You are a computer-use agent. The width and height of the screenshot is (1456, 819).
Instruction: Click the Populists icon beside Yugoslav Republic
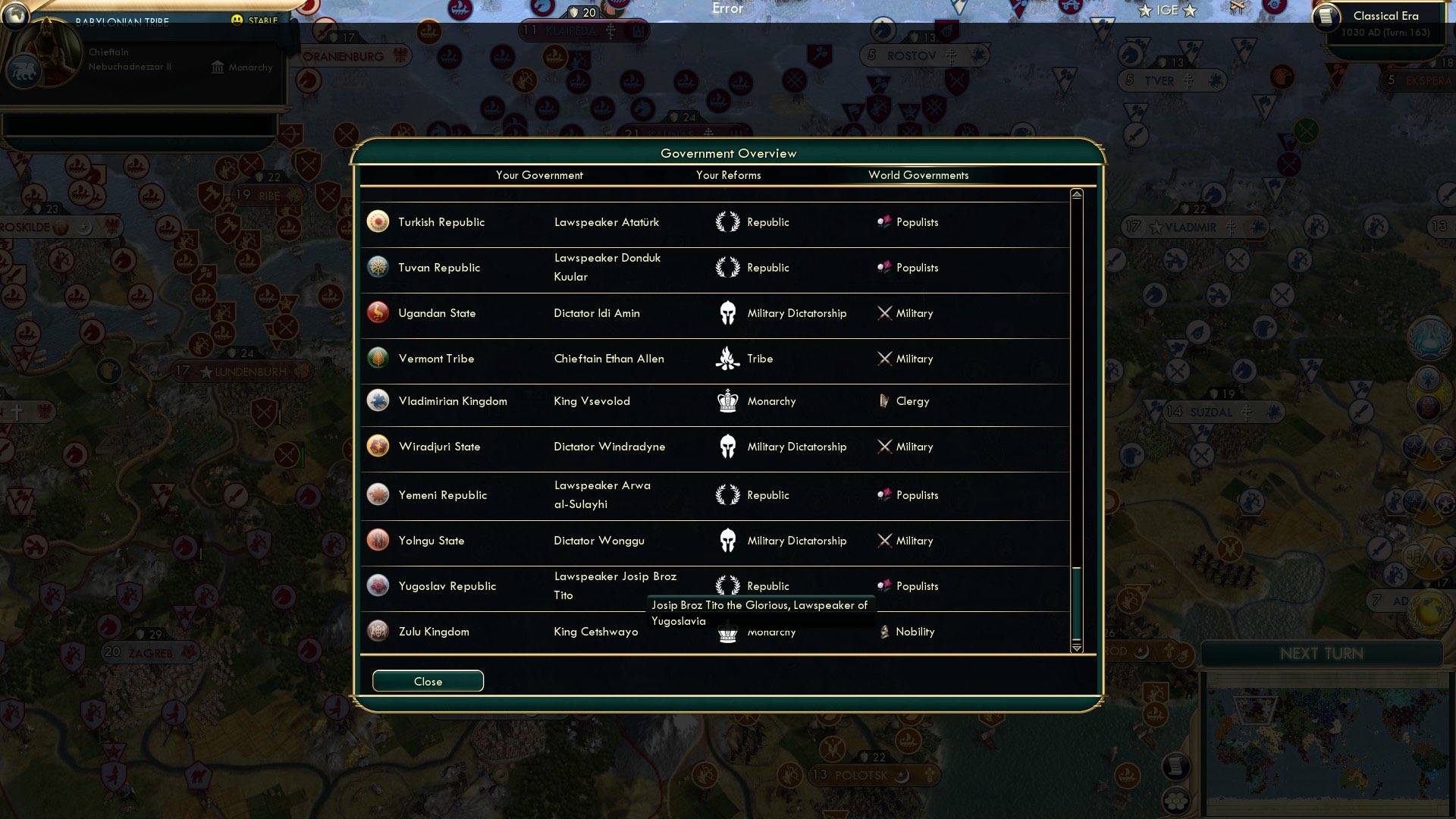pyautogui.click(x=885, y=585)
